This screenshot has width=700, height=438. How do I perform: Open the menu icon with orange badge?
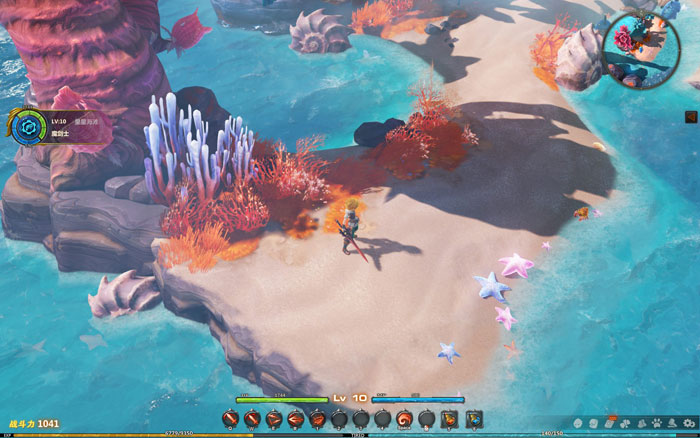[610, 422]
